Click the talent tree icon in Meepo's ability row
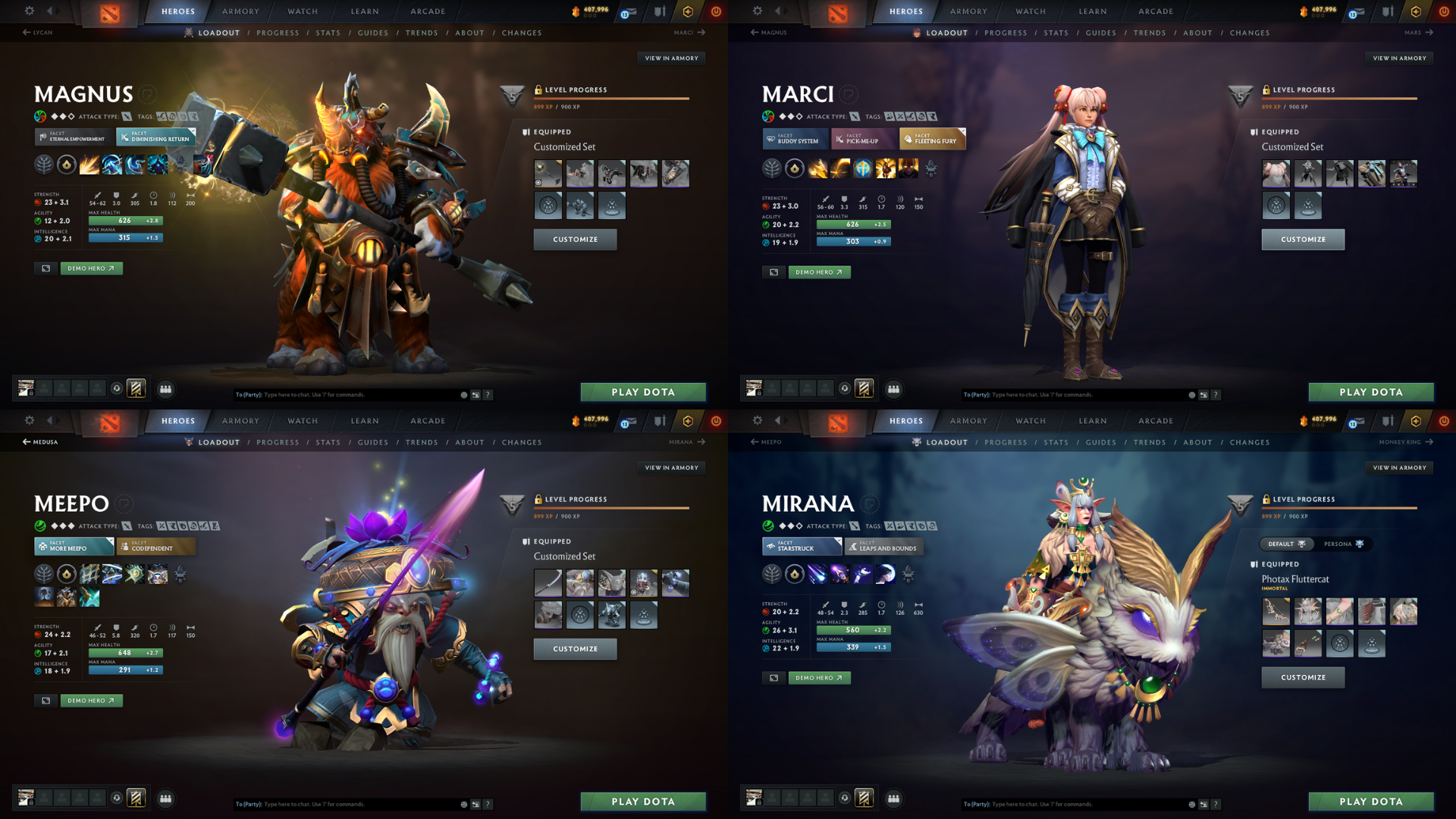This screenshot has width=1456, height=819. pyautogui.click(x=44, y=574)
